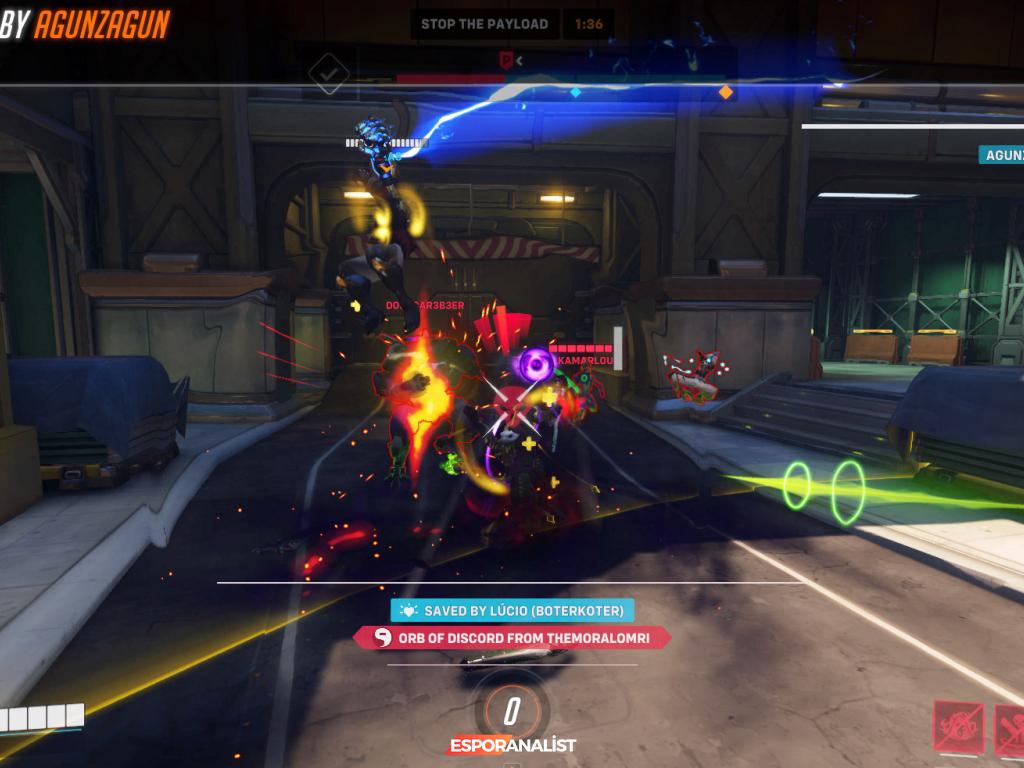1024x768 pixels.
Task: Click the Stop the Payload objective banner
Action: coord(485,24)
